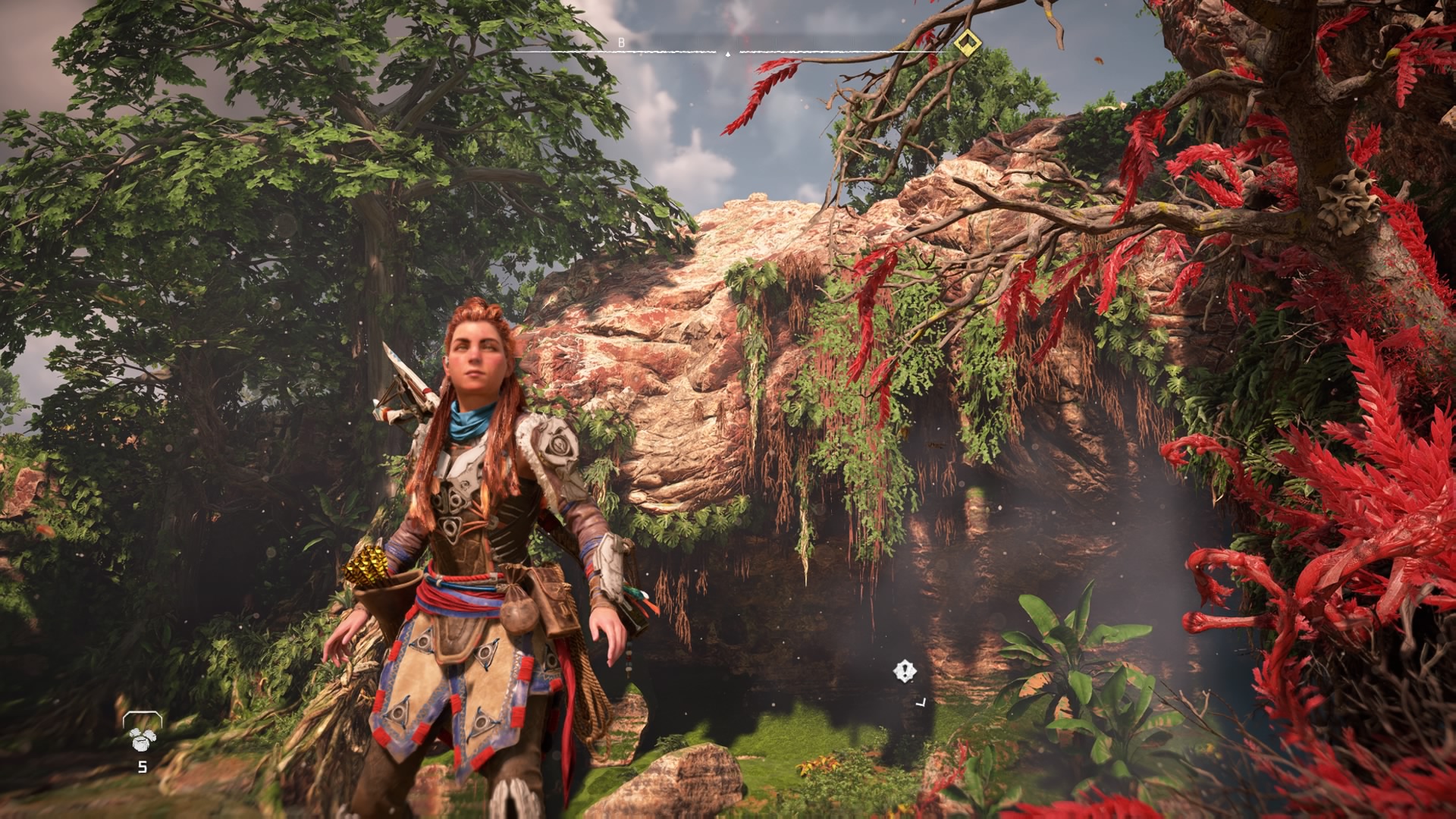Click the compass bar center pointer

pos(728,53)
